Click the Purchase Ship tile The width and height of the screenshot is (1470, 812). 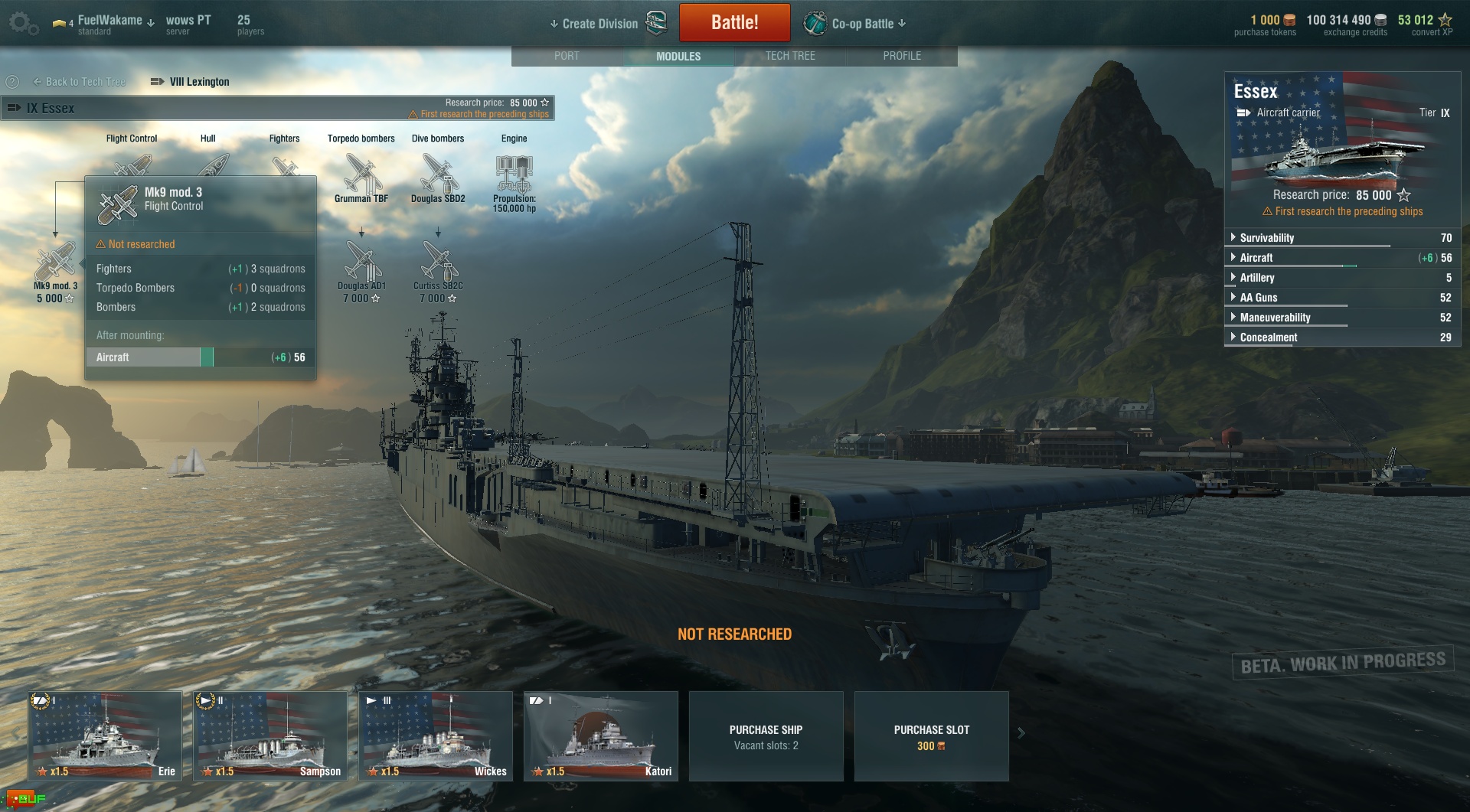pyautogui.click(x=766, y=736)
